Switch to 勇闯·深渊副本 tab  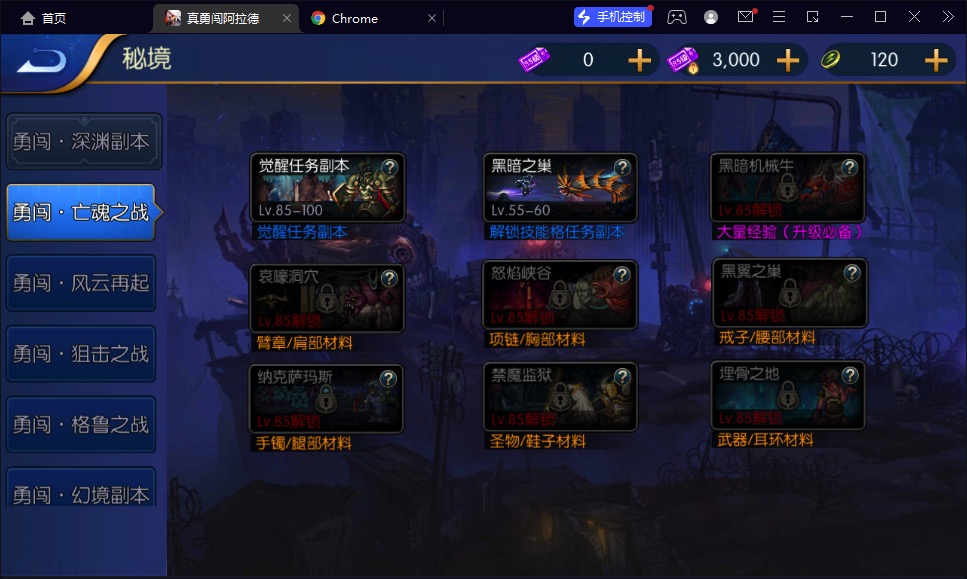(x=81, y=142)
